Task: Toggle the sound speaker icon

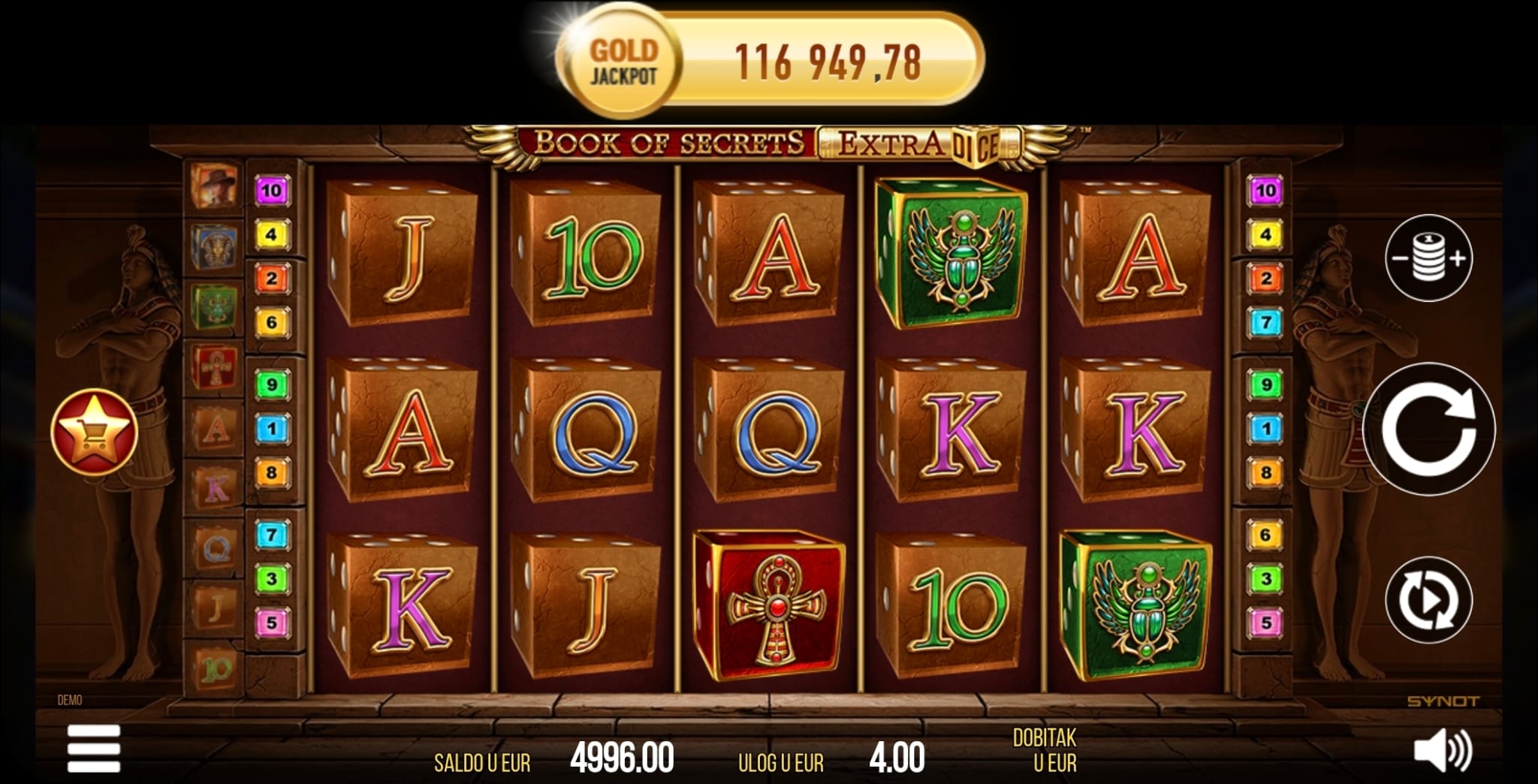Action: pyautogui.click(x=1443, y=750)
